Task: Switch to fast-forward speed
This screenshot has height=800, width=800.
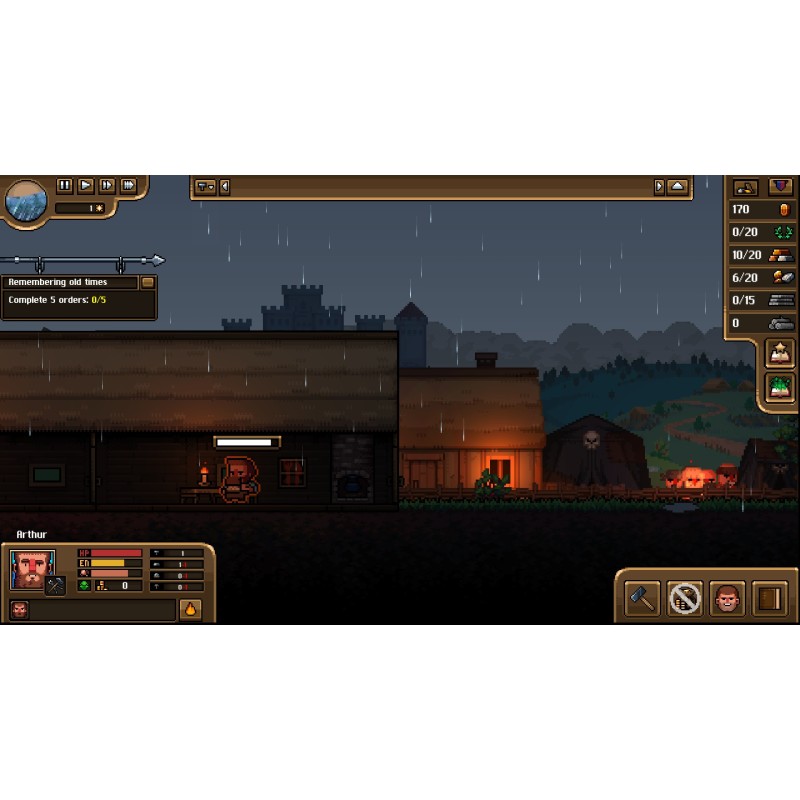Action: tap(107, 185)
